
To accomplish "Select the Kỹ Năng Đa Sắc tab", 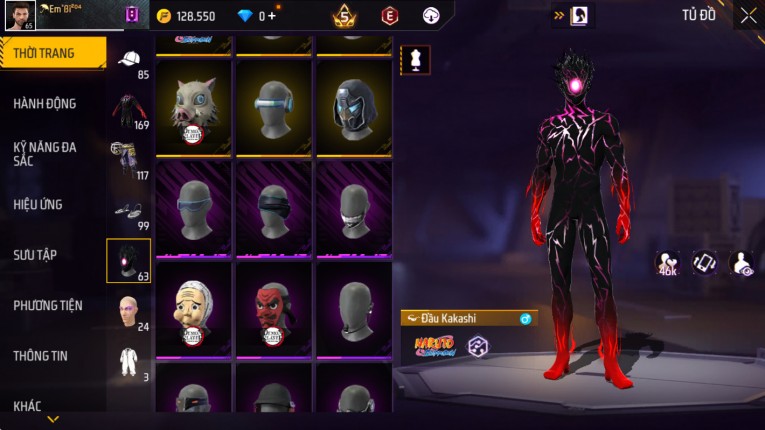I will (45, 153).
